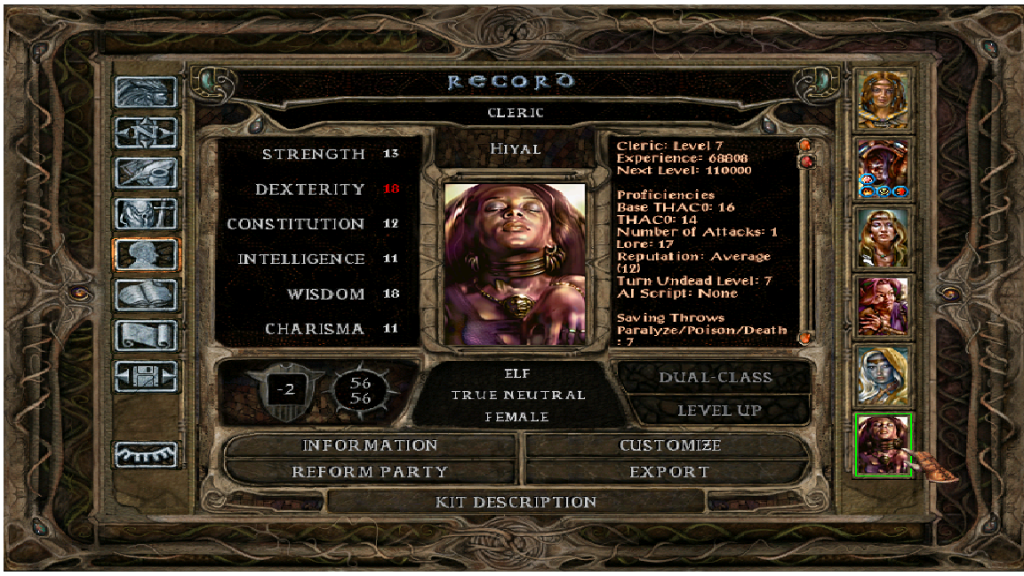Viewport: 1024px width, 576px height.
Task: Open options via floppy disk icon
Action: point(146,376)
